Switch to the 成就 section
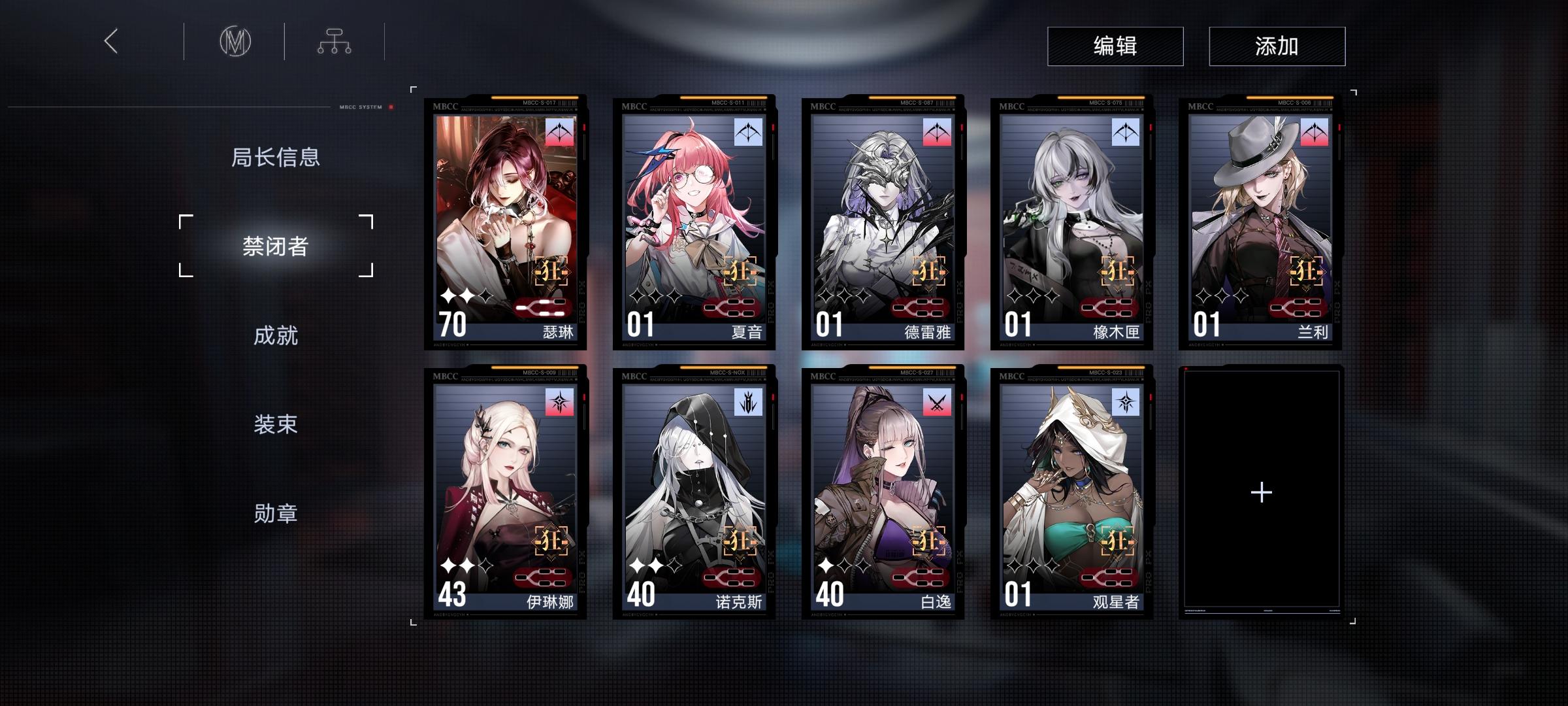 pyautogui.click(x=277, y=335)
